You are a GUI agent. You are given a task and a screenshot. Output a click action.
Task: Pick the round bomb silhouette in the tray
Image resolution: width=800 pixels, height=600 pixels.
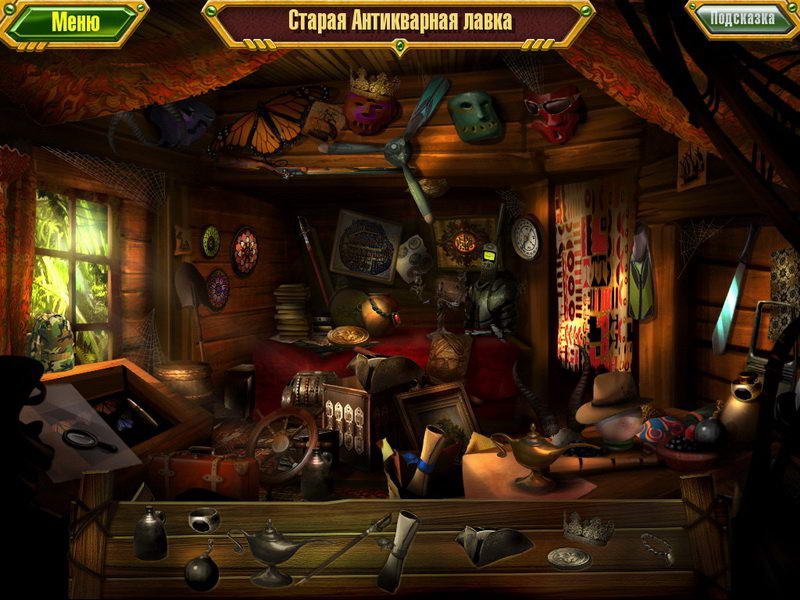tap(201, 567)
